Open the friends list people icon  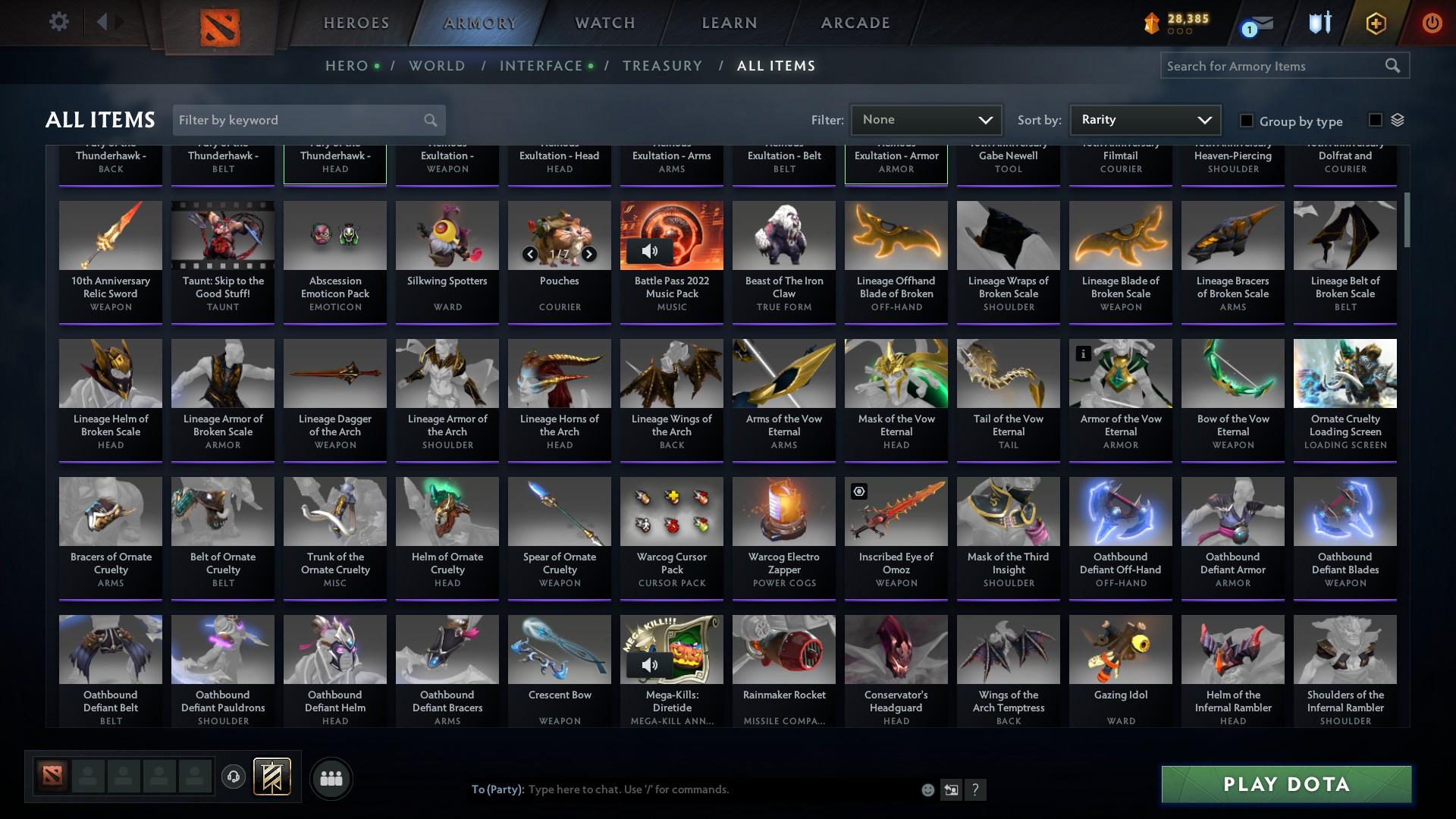331,778
